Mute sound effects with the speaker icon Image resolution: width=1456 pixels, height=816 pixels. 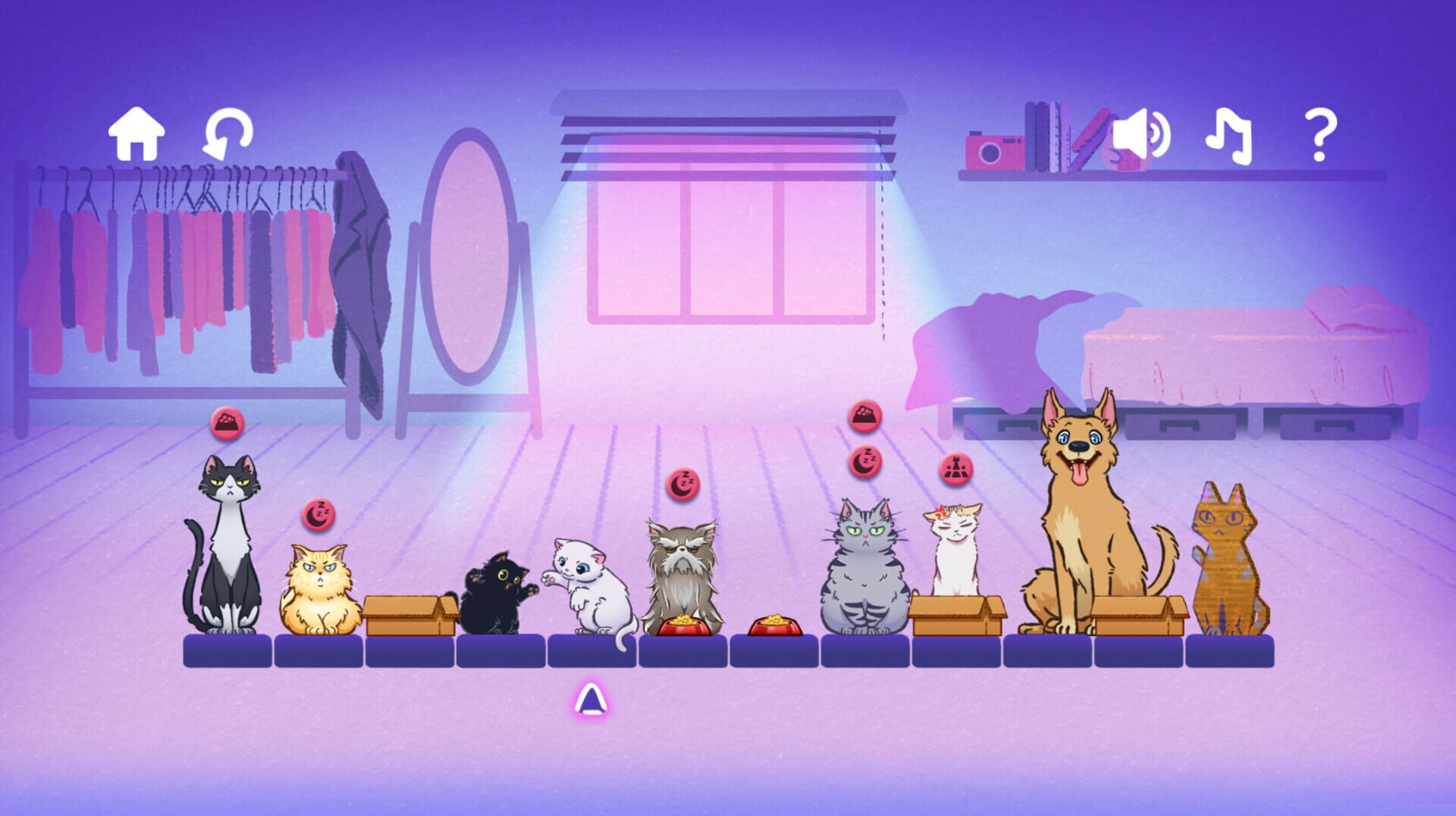(1142, 137)
